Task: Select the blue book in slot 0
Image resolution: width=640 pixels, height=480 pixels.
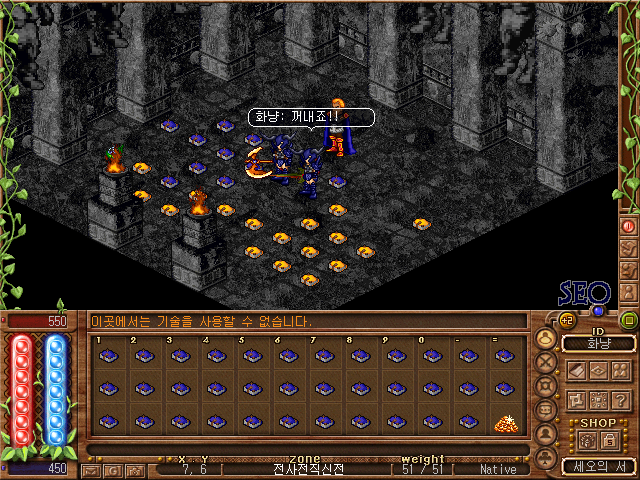Action: click(x=431, y=357)
